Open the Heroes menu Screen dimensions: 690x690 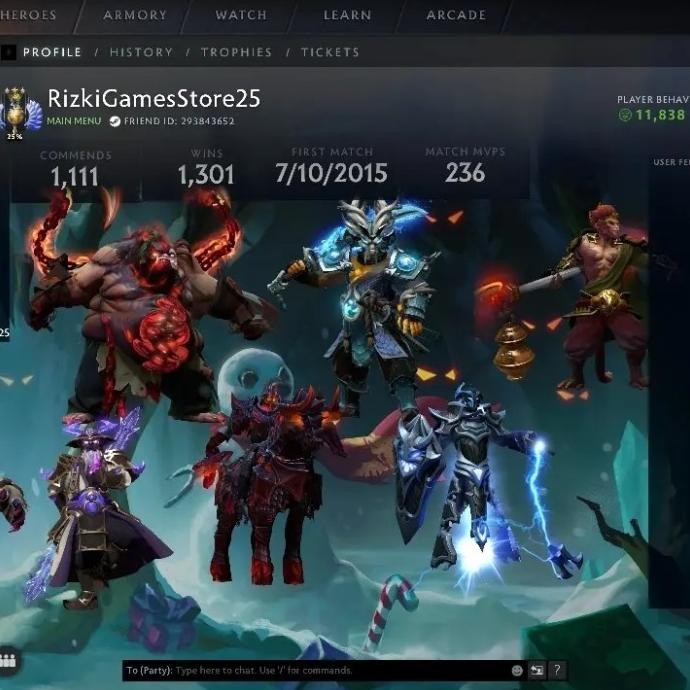[x=27, y=15]
